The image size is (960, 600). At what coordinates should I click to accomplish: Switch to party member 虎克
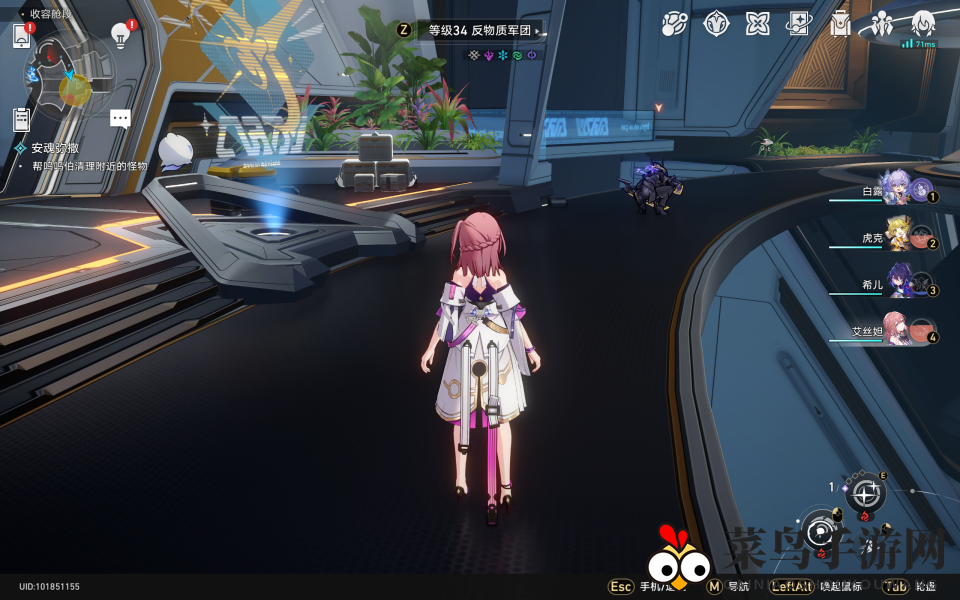pos(897,237)
